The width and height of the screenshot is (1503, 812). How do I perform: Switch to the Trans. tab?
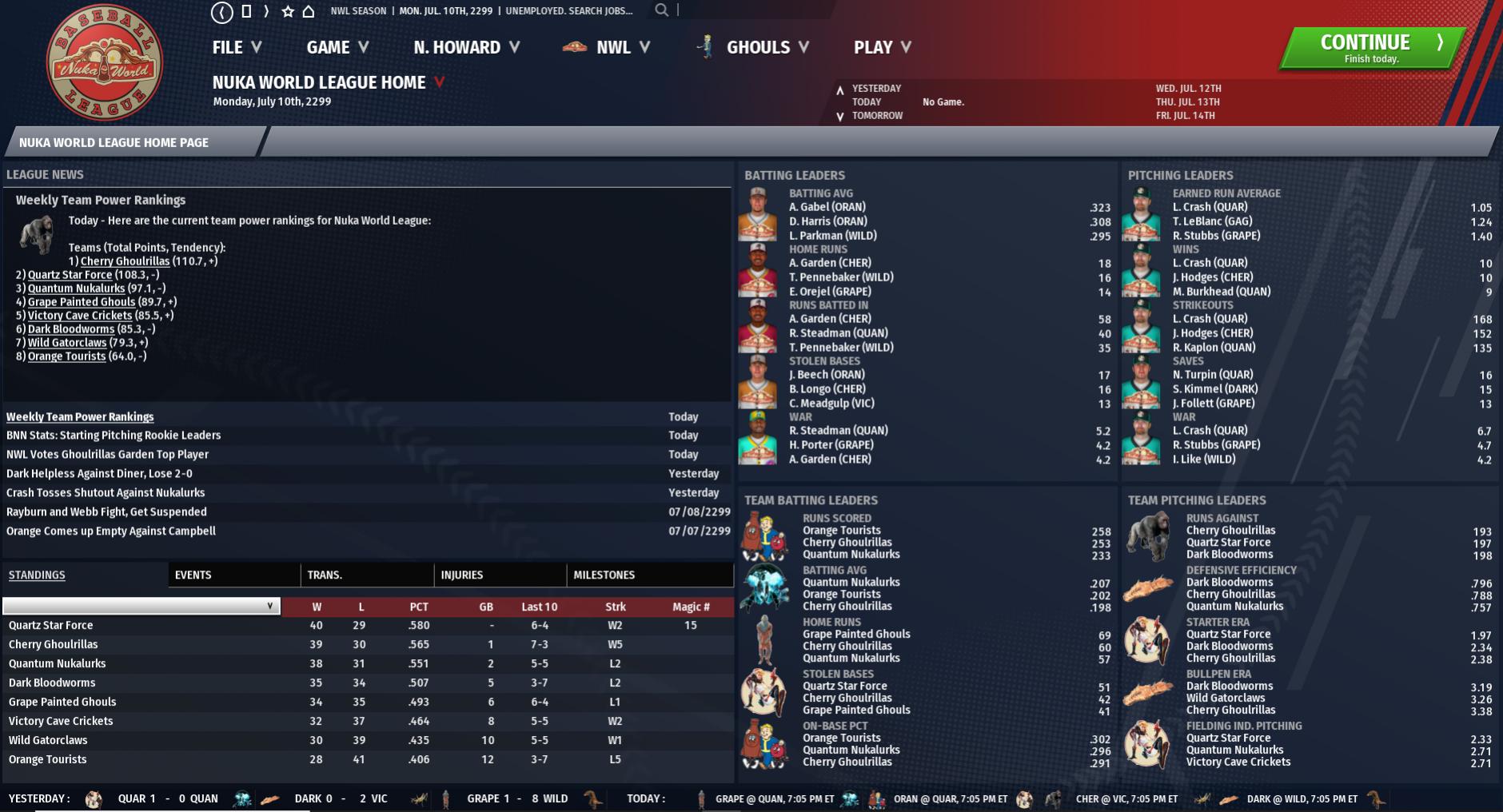(325, 575)
